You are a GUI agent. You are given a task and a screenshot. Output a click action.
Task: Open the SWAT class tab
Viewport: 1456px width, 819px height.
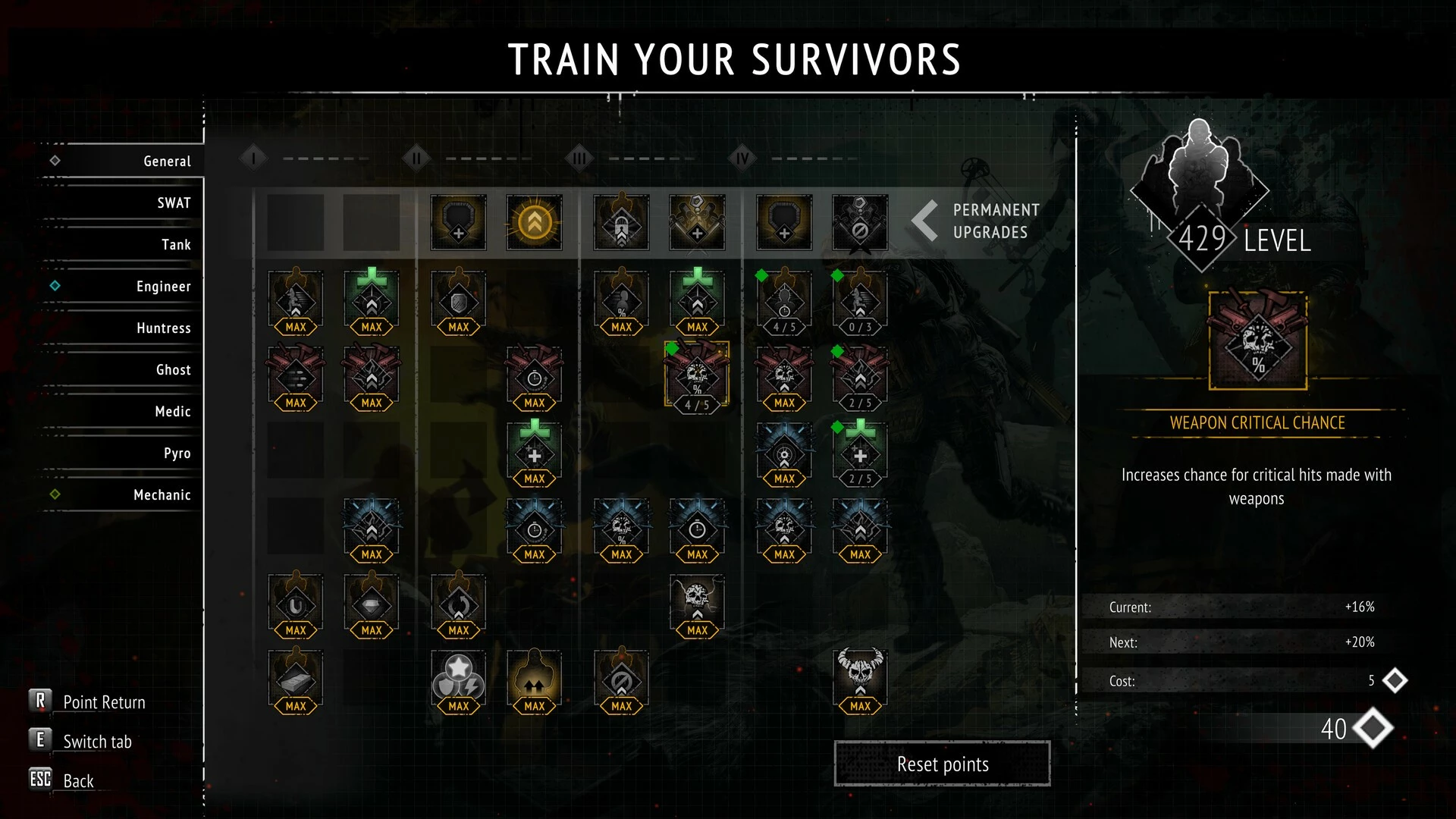174,203
